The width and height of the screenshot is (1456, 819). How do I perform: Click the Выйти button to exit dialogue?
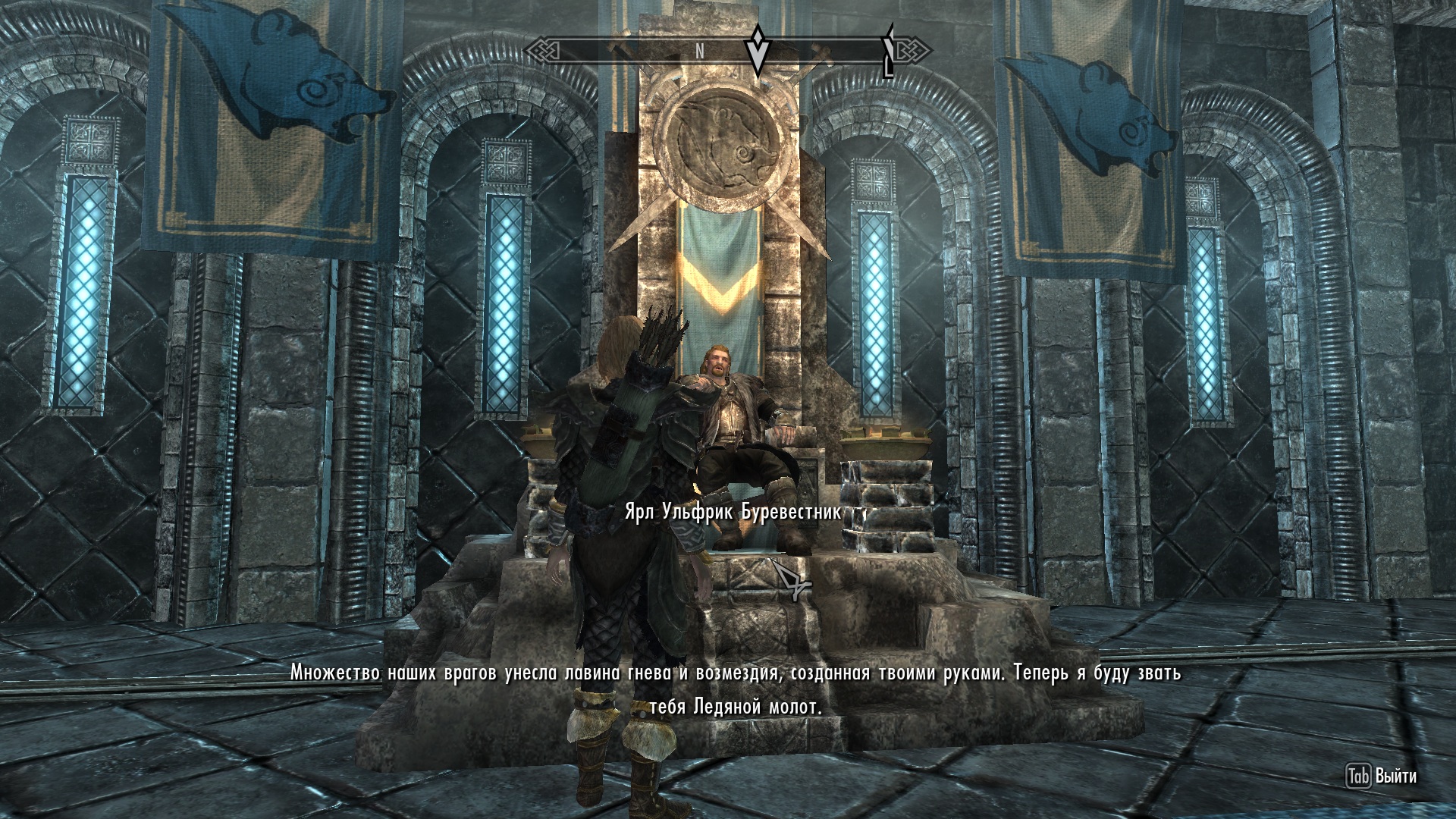click(x=1381, y=776)
